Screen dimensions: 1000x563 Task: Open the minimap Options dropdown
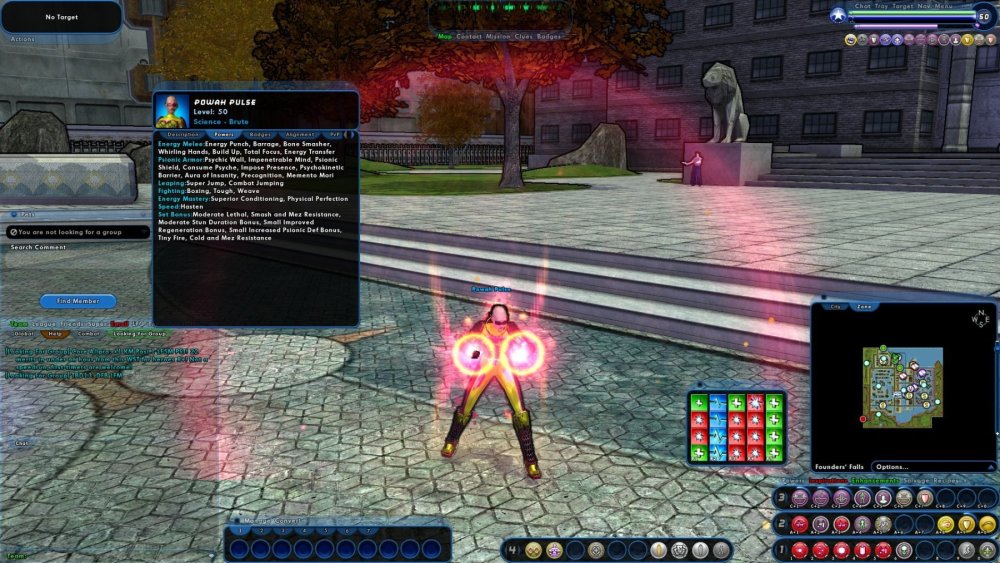click(x=892, y=466)
